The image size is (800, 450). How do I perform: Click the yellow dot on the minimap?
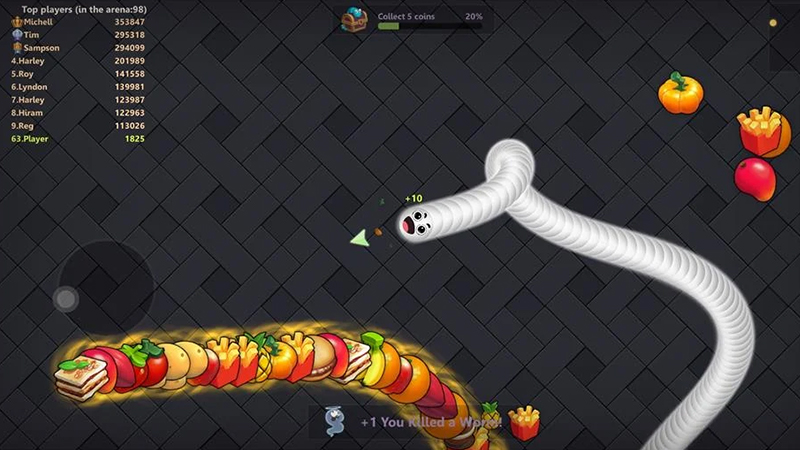click(772, 22)
